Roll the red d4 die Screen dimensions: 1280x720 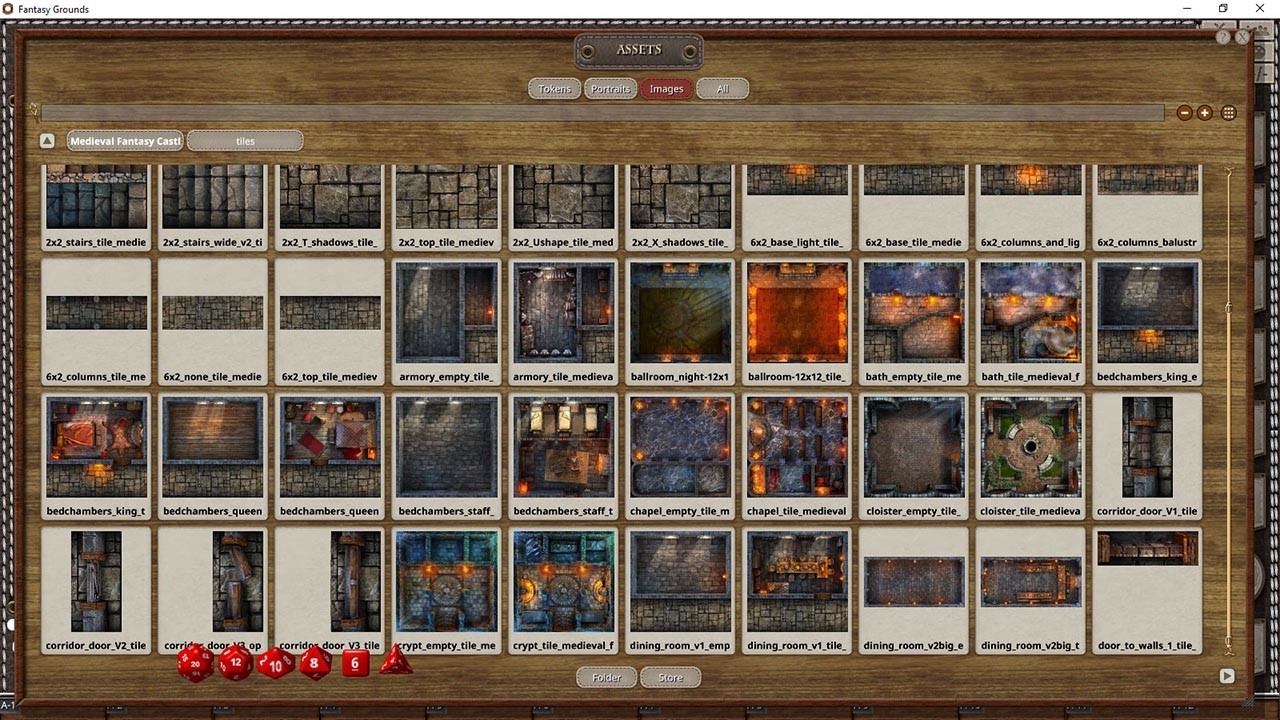point(396,663)
